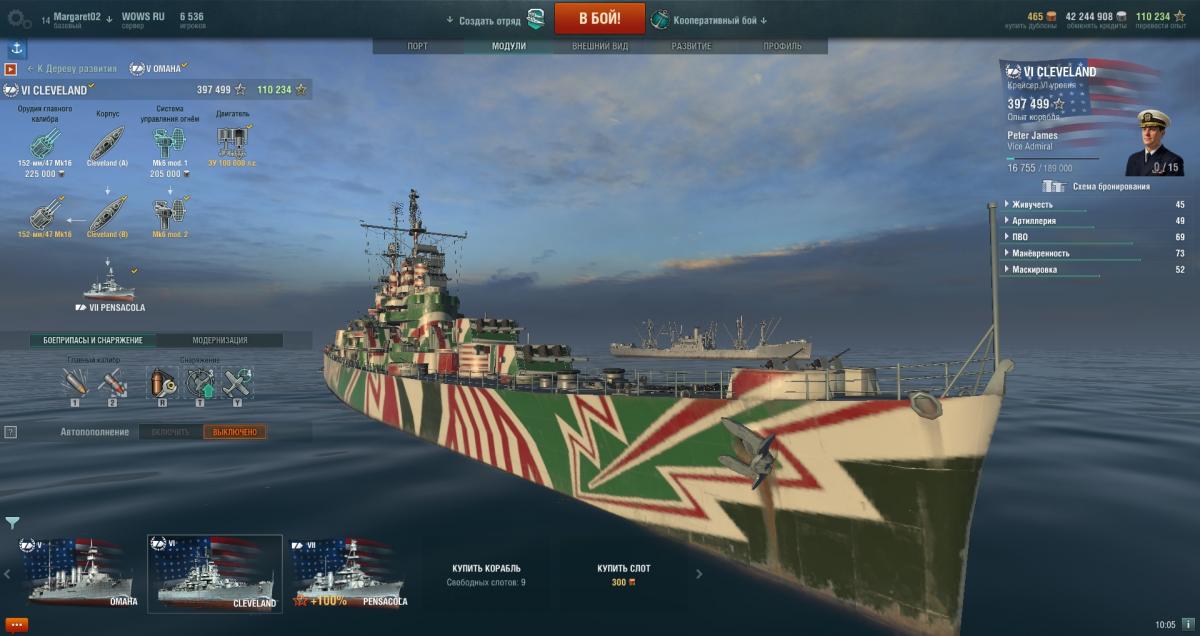Buy a new slot with КУПИТЬ СЛОТ
Image resolution: width=1200 pixels, height=636 pixels.
624,568
